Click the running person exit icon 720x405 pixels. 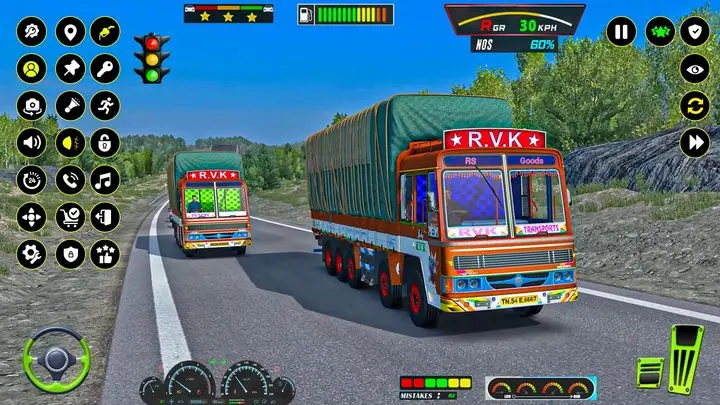[105, 105]
